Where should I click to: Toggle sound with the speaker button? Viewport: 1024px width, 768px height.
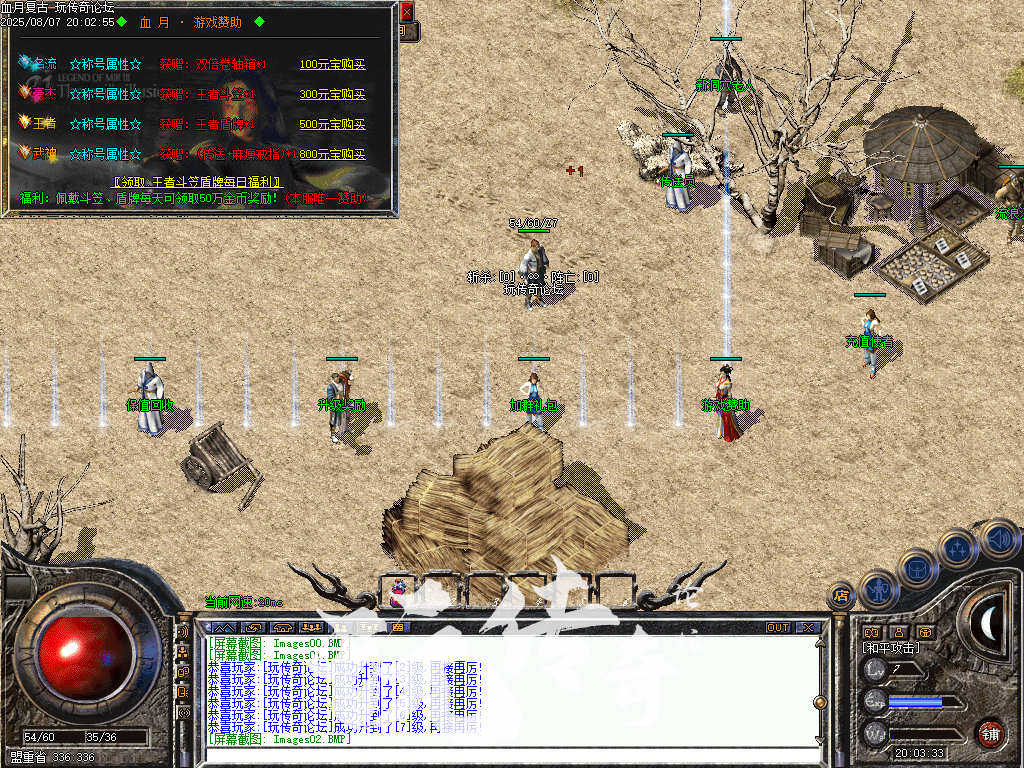[997, 539]
